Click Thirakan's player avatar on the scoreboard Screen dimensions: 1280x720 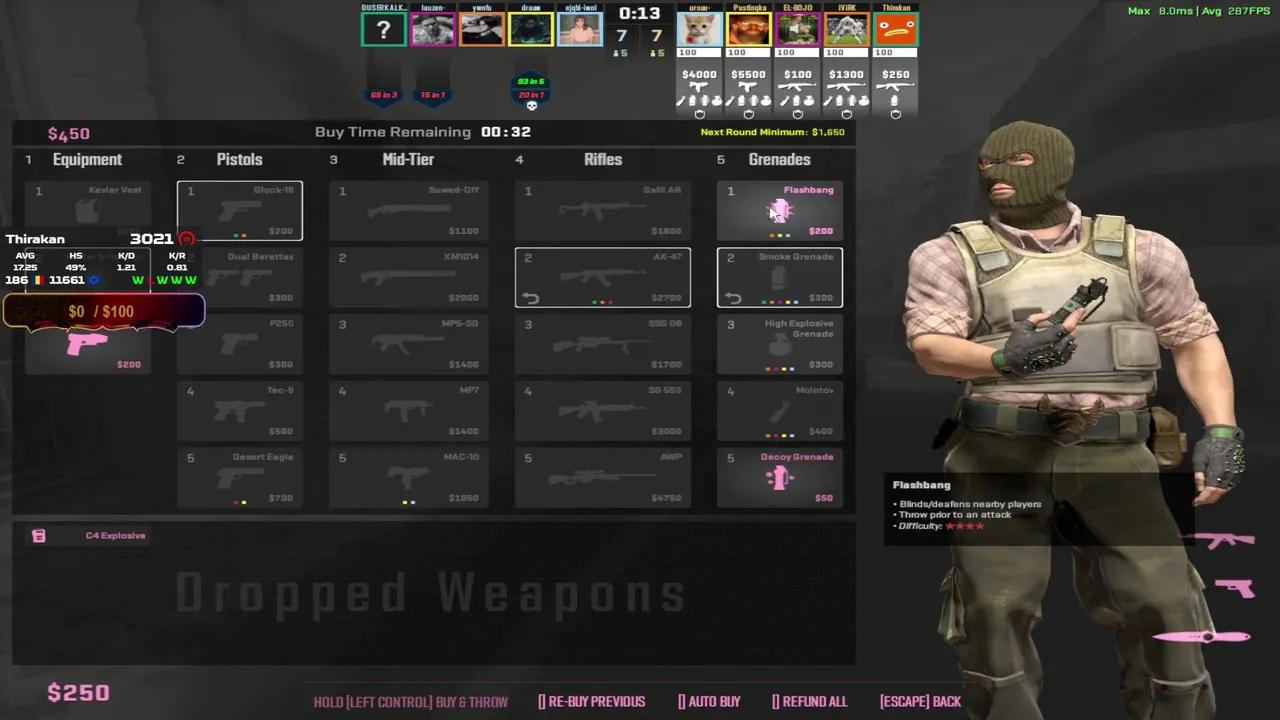click(896, 27)
